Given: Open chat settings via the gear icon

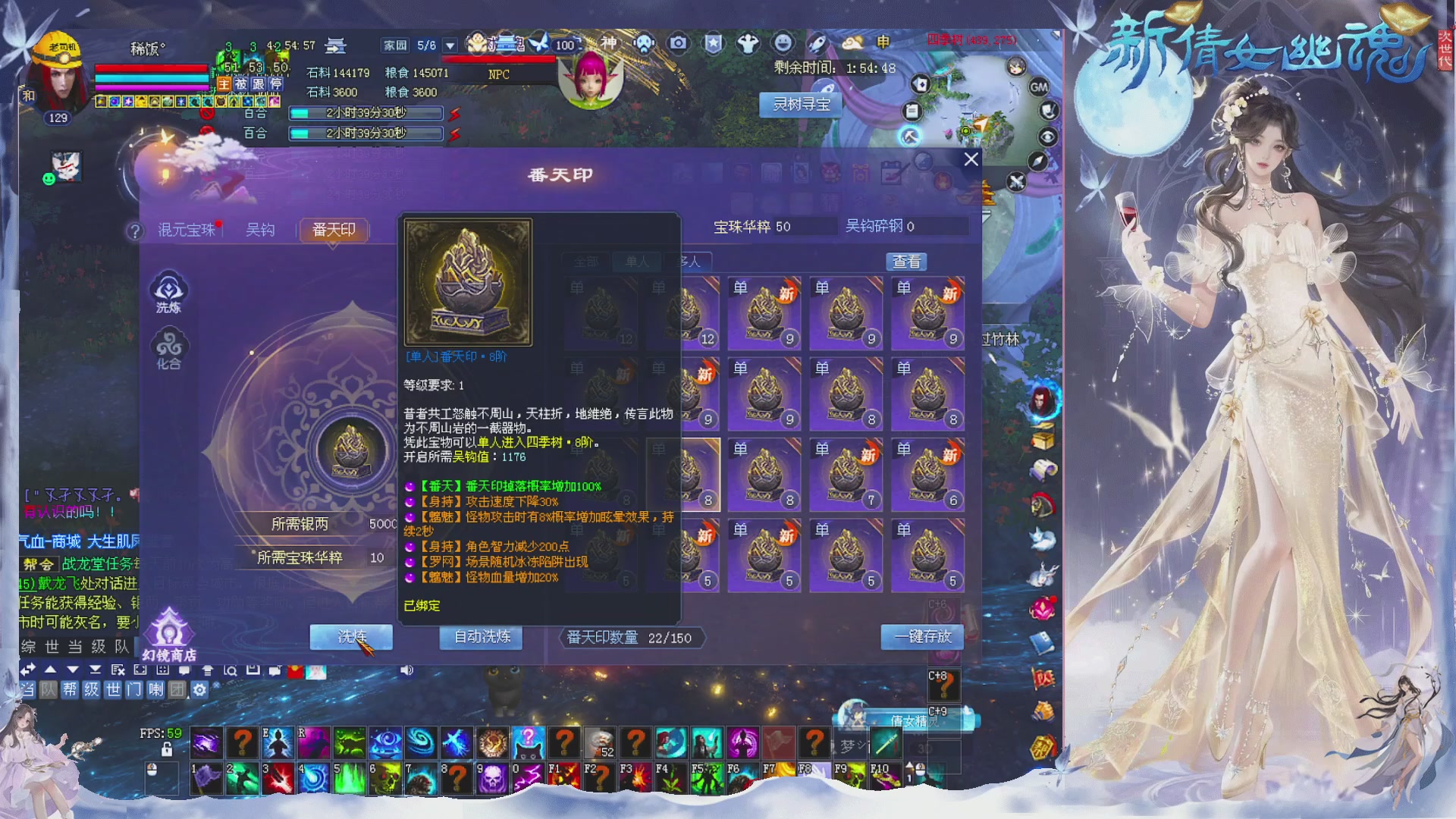Looking at the screenshot, I should (199, 690).
